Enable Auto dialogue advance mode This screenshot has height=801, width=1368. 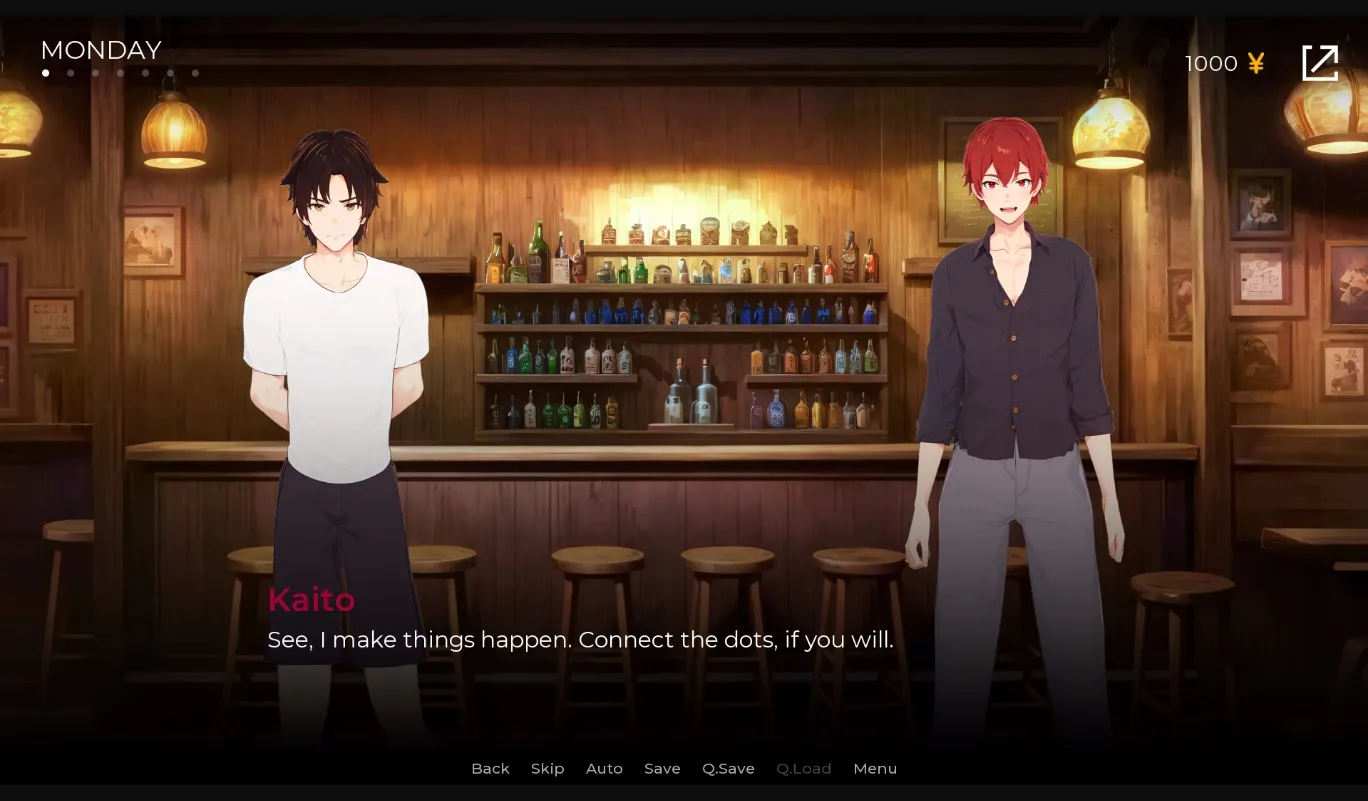[604, 768]
